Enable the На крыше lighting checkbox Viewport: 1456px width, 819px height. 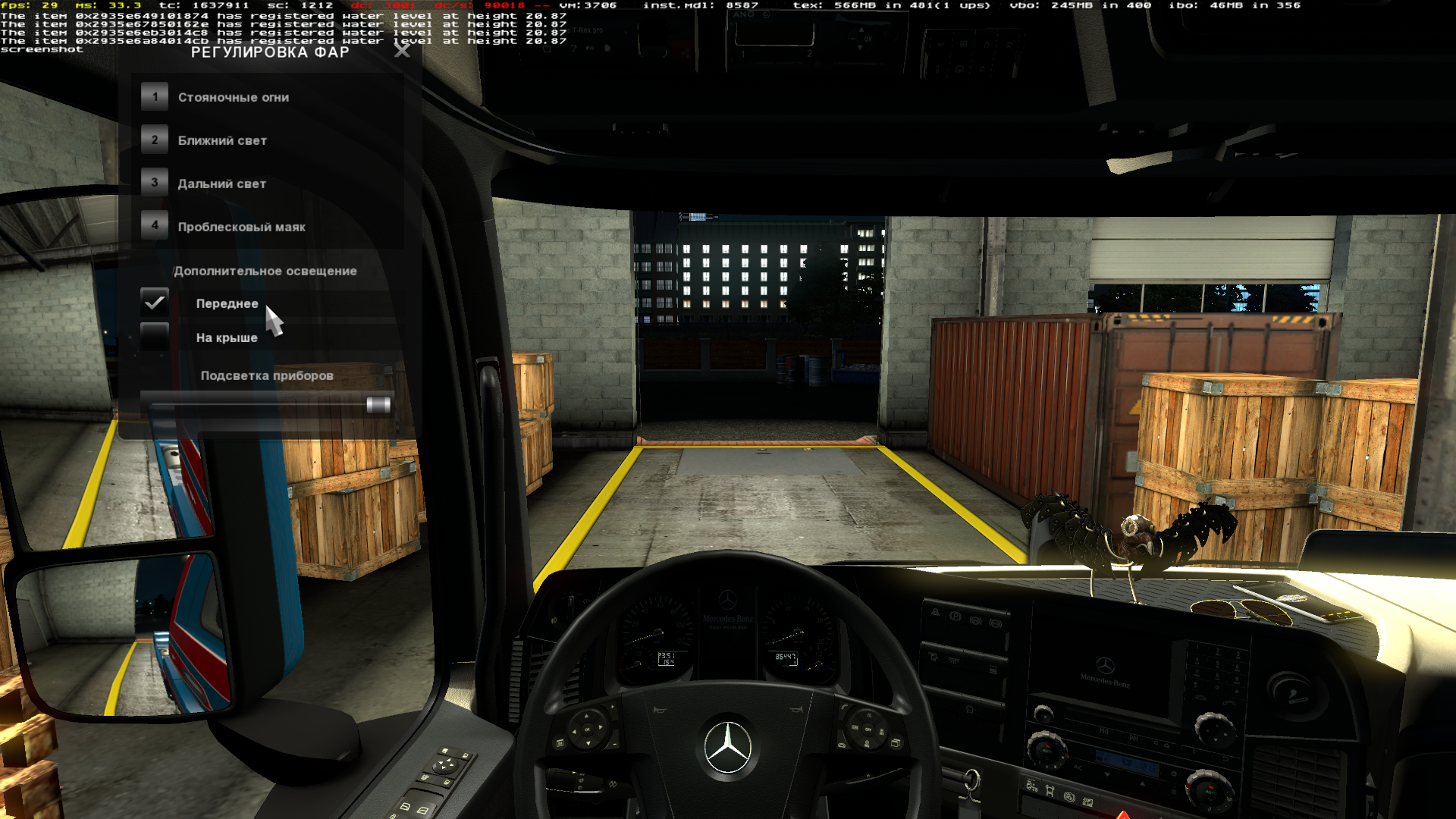pos(155,337)
